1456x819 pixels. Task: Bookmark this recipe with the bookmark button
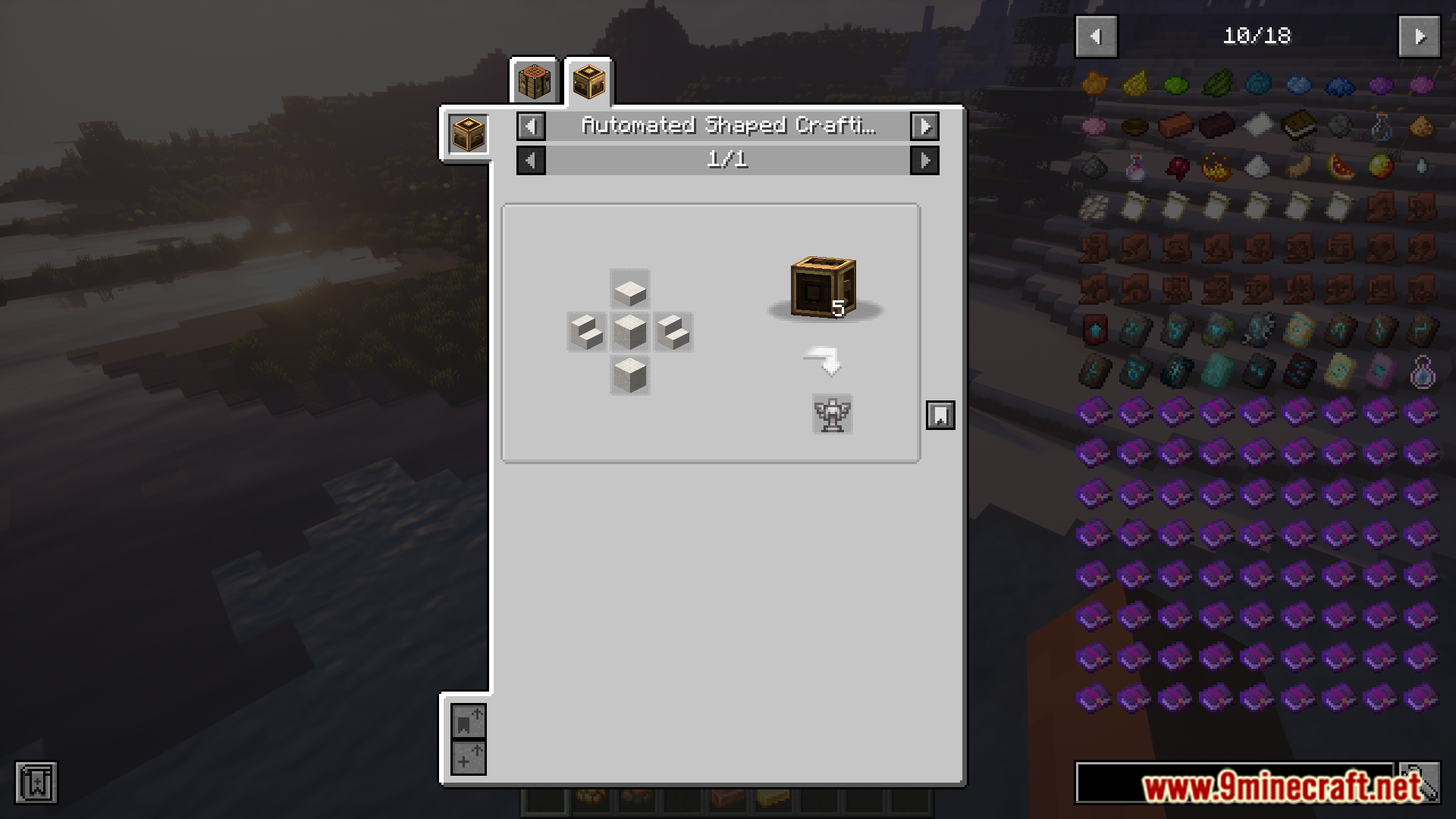pyautogui.click(x=940, y=415)
